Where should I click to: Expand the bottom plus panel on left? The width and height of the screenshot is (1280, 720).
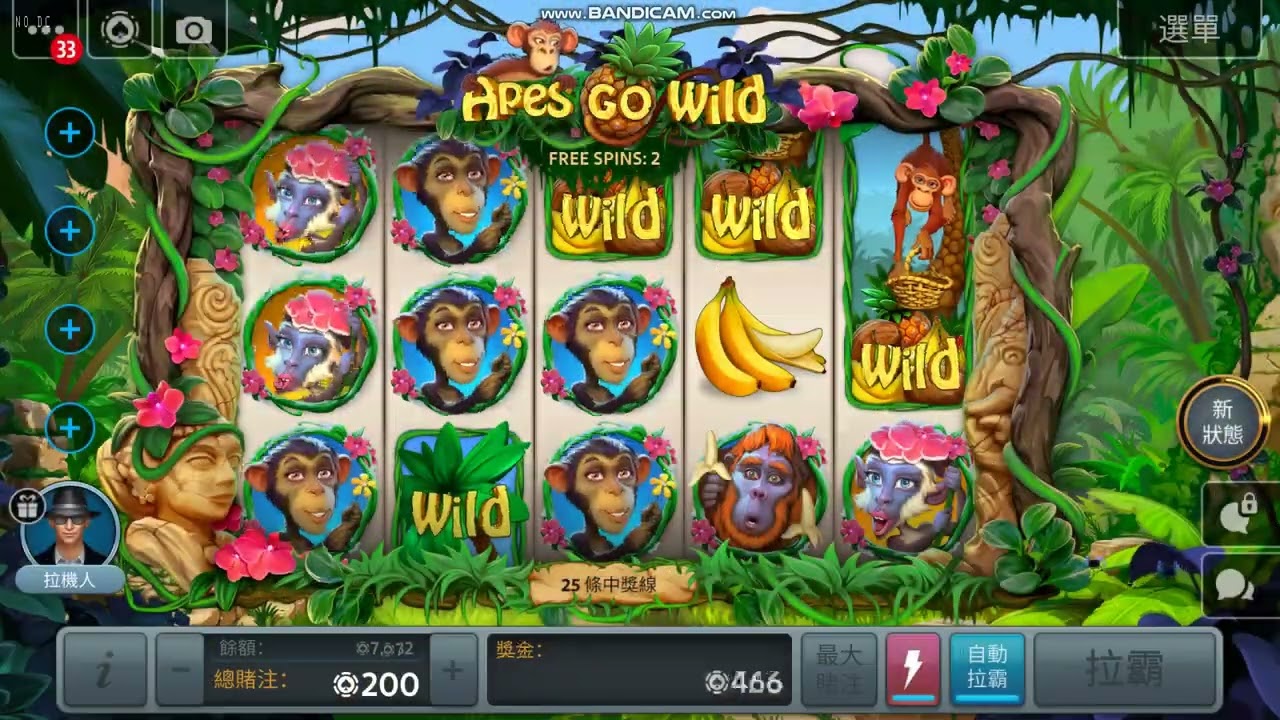[x=70, y=427]
